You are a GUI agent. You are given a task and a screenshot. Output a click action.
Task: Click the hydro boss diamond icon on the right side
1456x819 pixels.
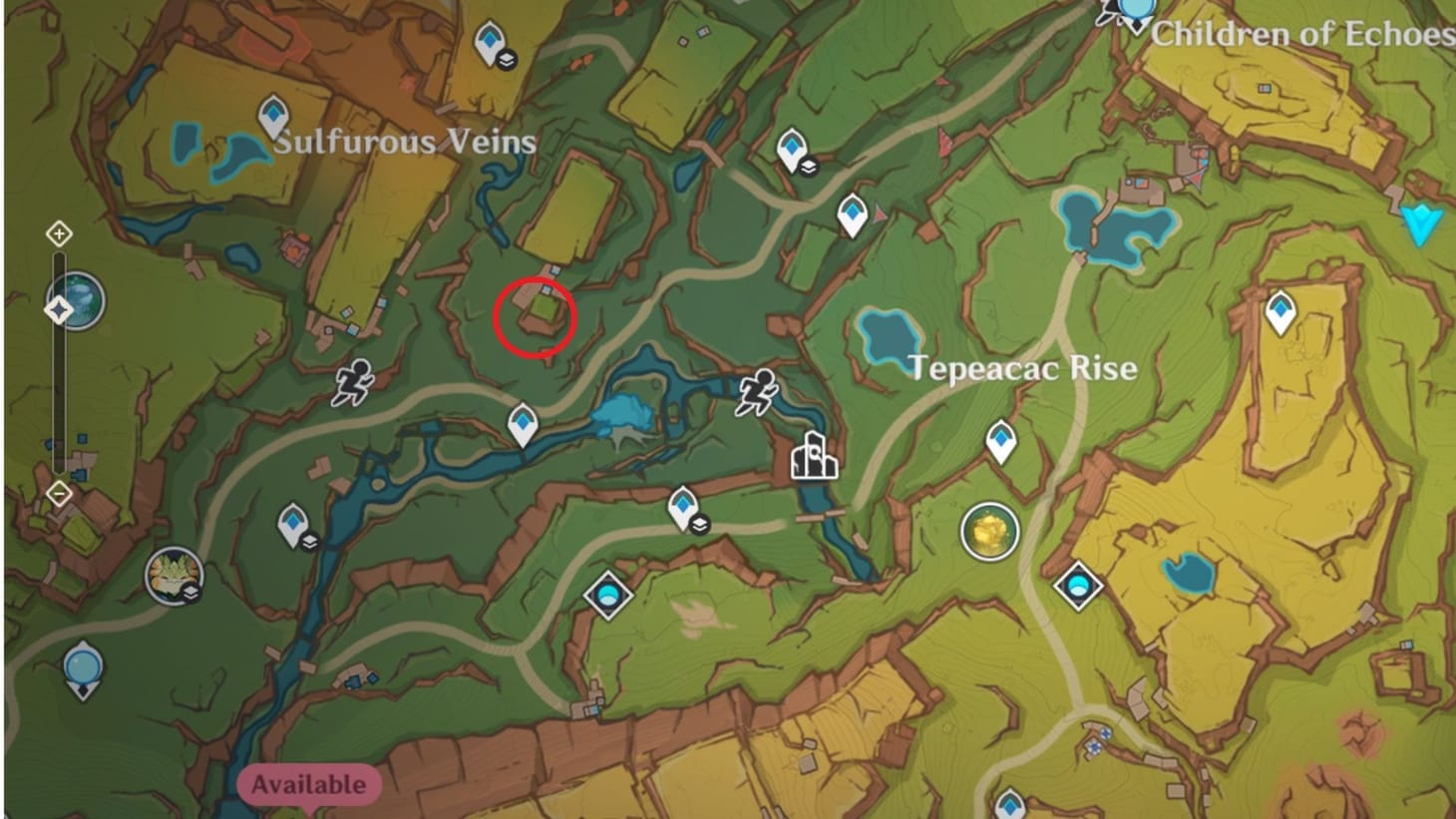click(x=1079, y=587)
